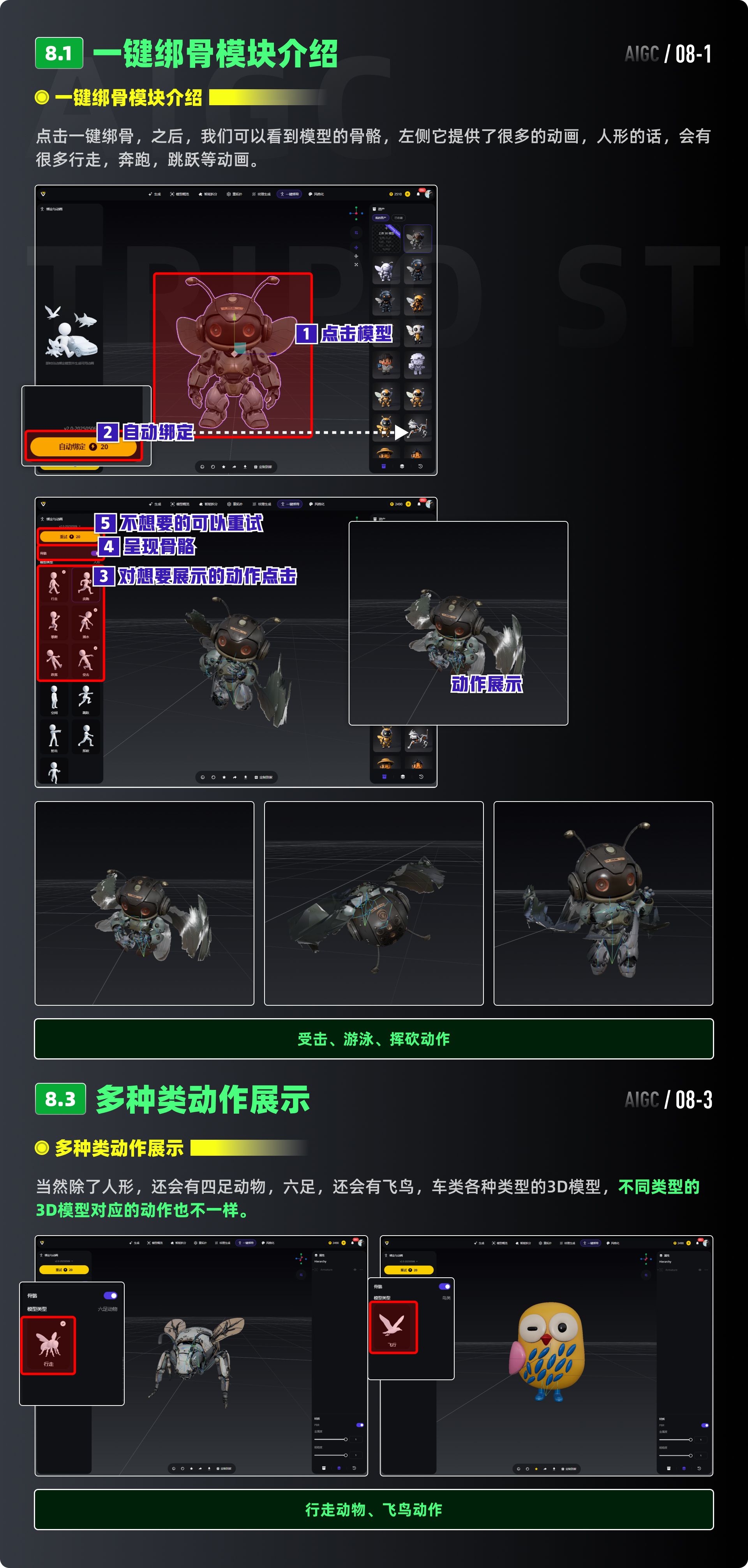Open notifications with the bell icon

[419, 194]
